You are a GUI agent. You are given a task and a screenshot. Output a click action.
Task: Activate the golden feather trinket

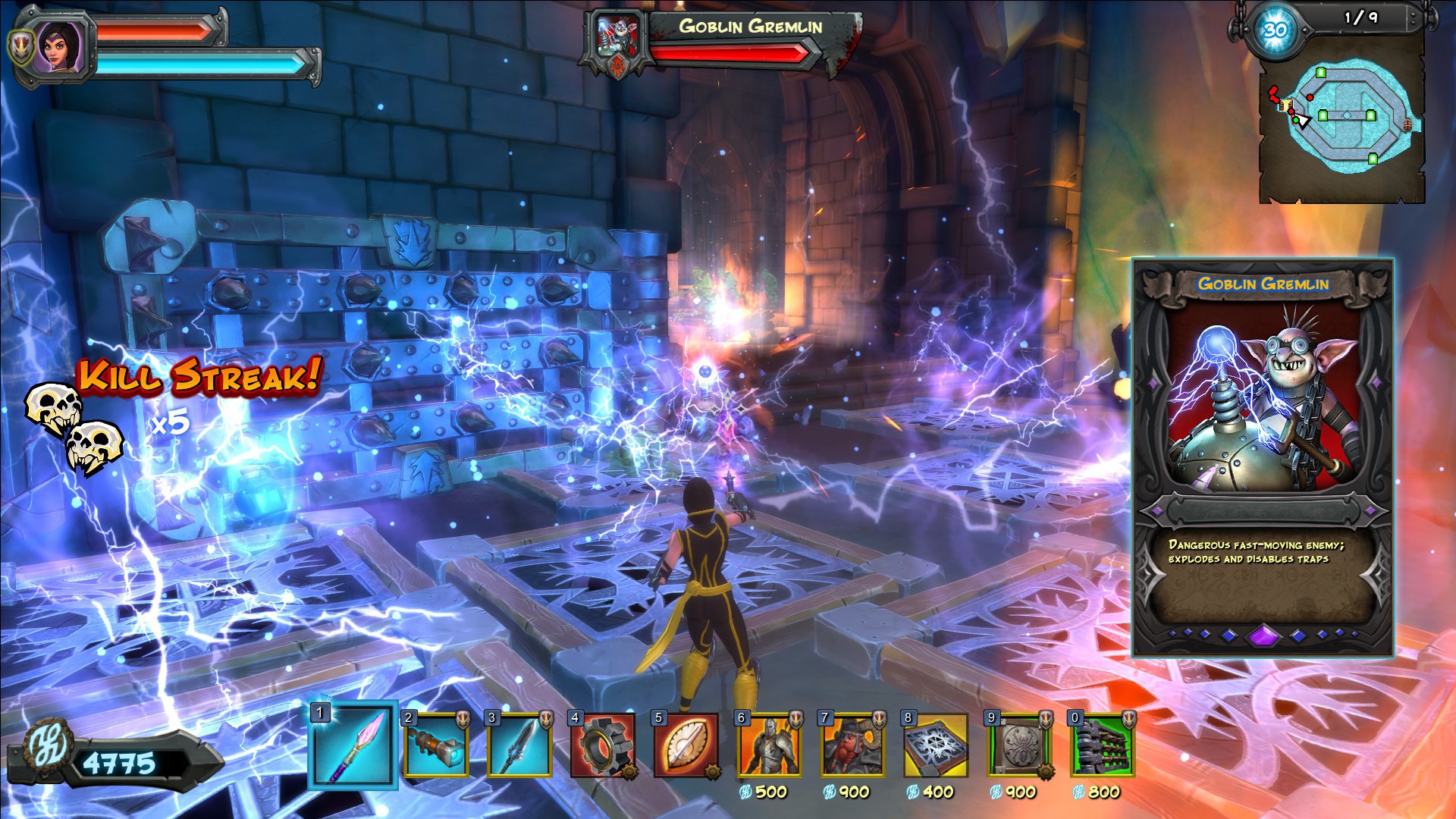pos(686,746)
